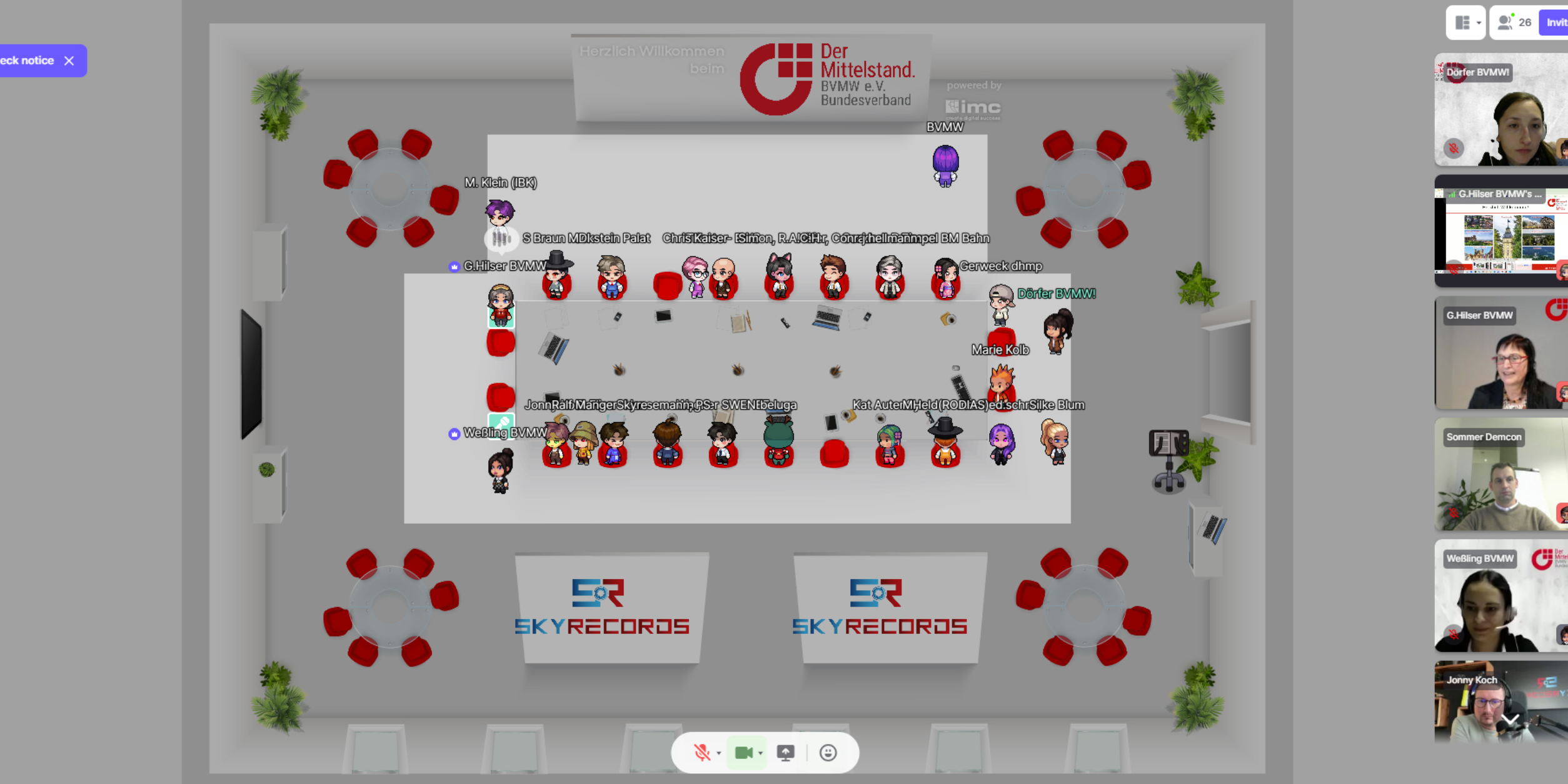This screenshot has height=784, width=1568.
Task: Click the purple Invite button
Action: 1555,23
